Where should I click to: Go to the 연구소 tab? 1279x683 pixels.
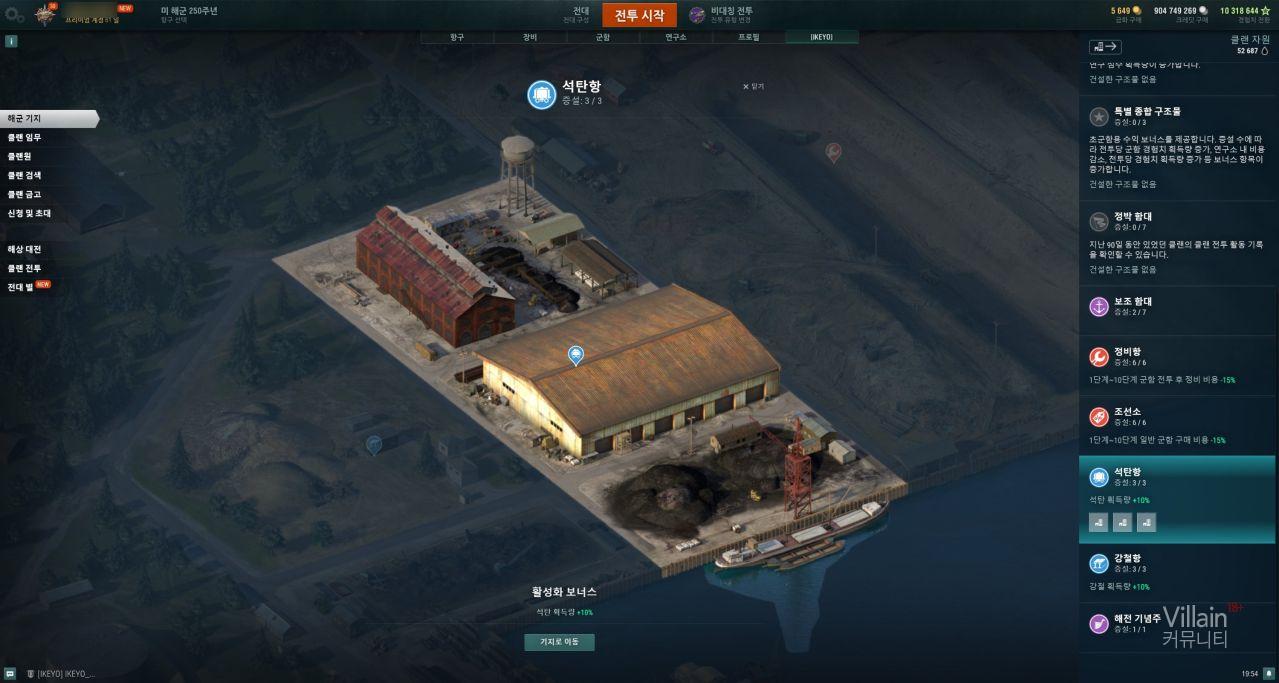click(675, 37)
